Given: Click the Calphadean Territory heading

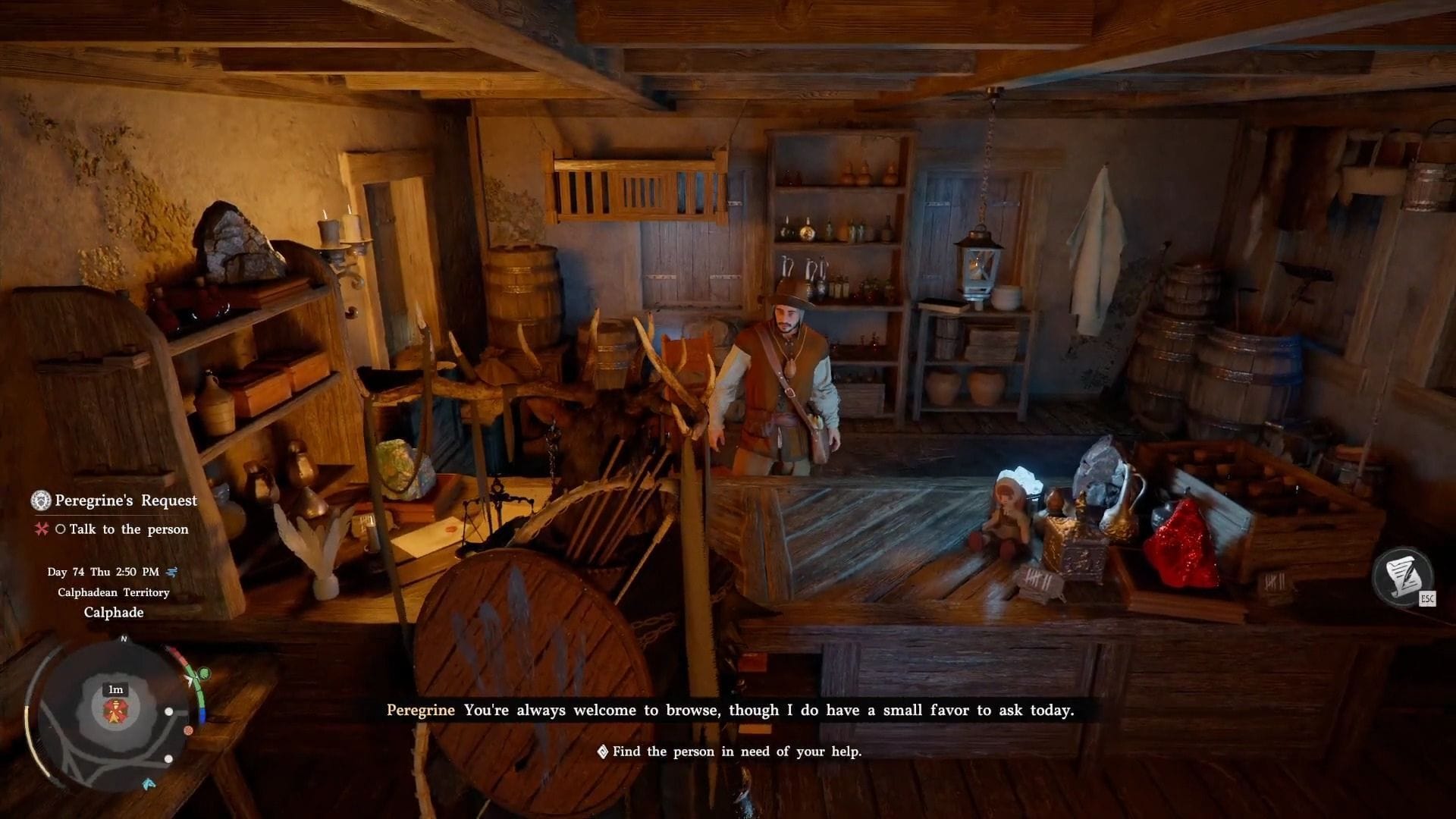Looking at the screenshot, I should 114,592.
